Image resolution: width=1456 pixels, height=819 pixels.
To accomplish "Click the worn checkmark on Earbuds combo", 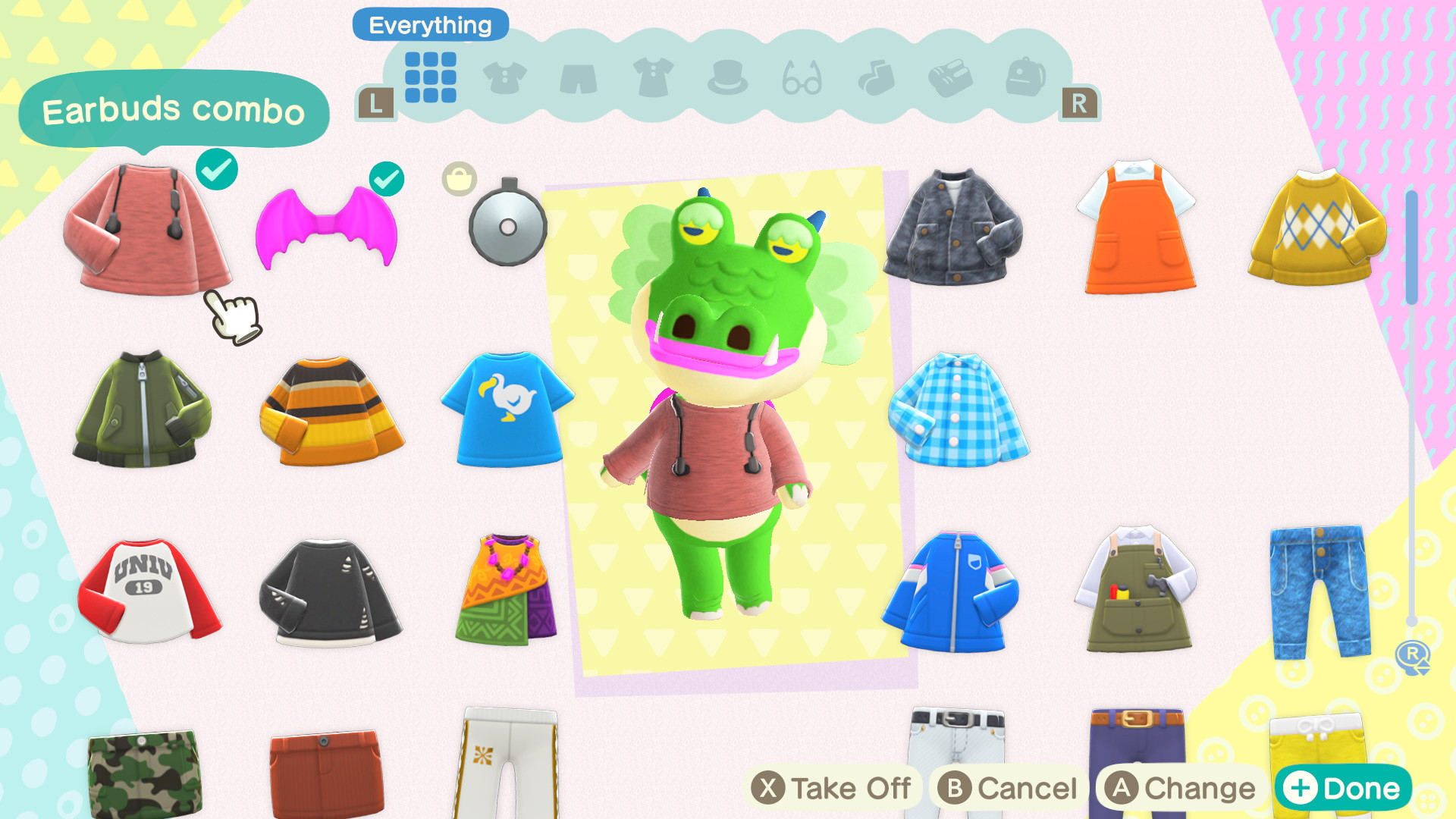I will (x=217, y=171).
